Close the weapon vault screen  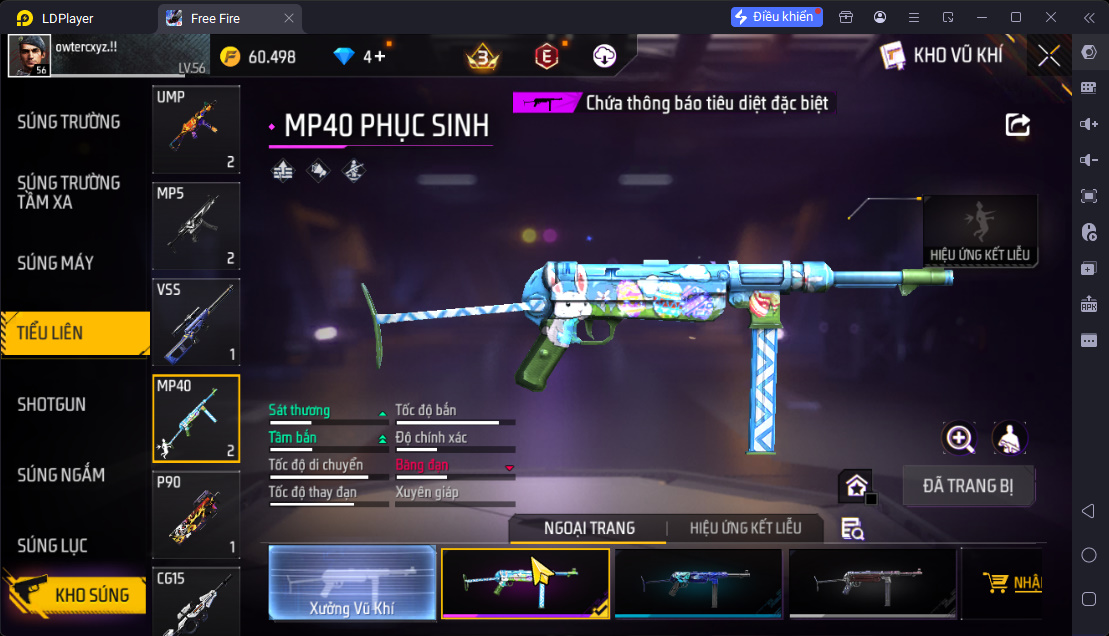coord(1049,56)
